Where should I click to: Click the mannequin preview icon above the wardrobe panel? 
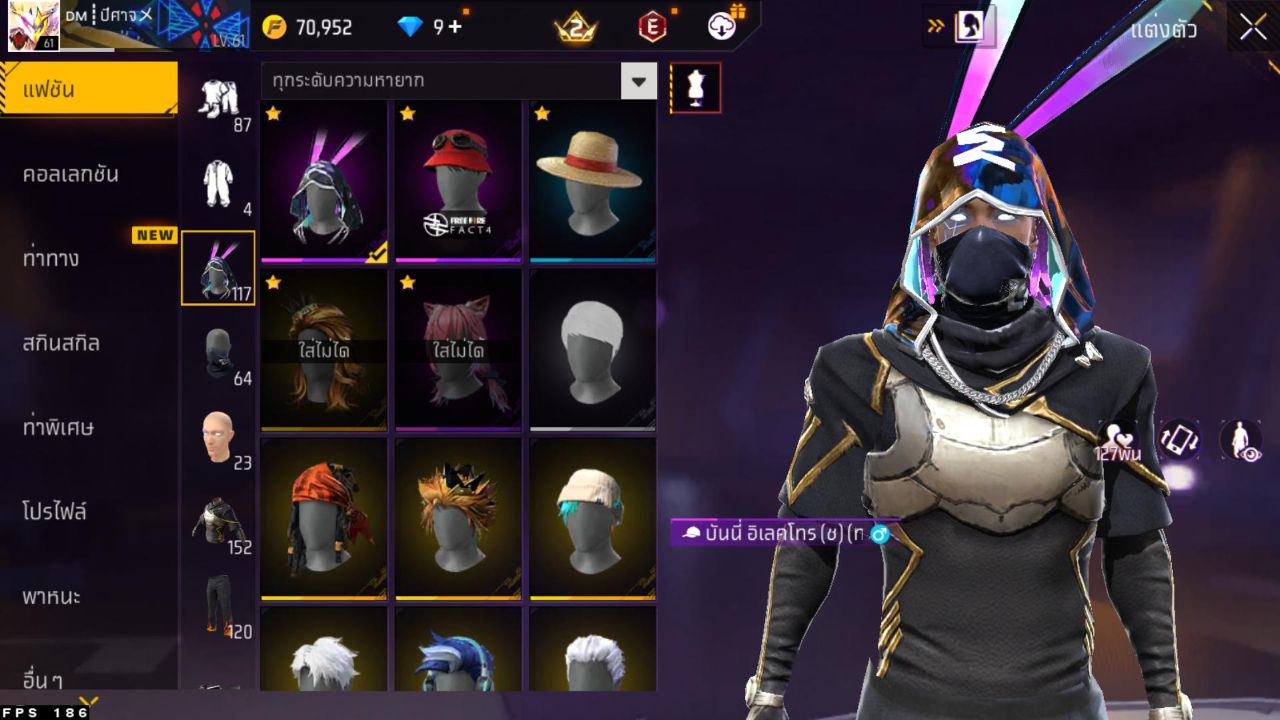tap(694, 87)
